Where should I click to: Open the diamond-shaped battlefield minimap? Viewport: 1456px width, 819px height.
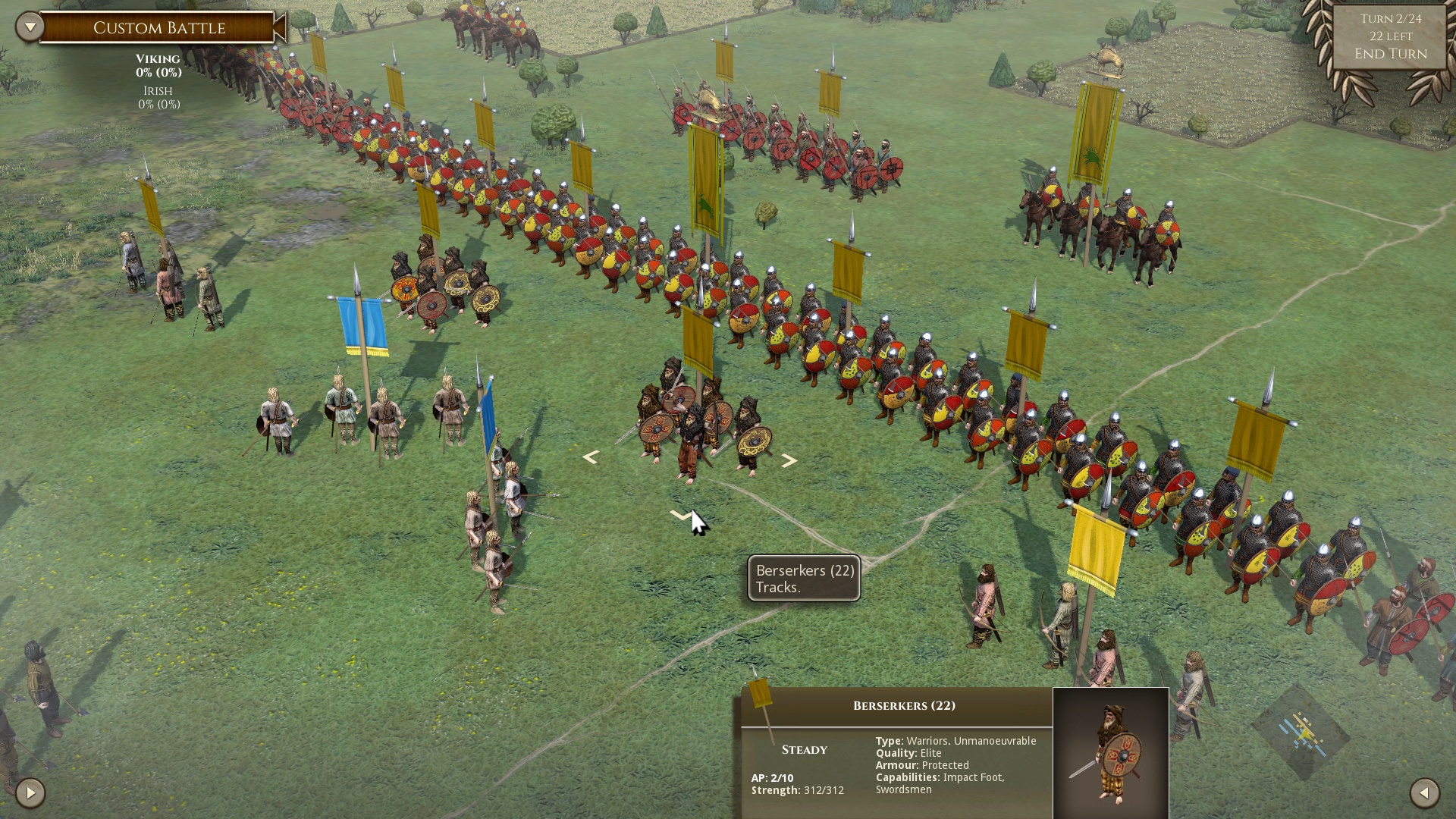click(1301, 733)
